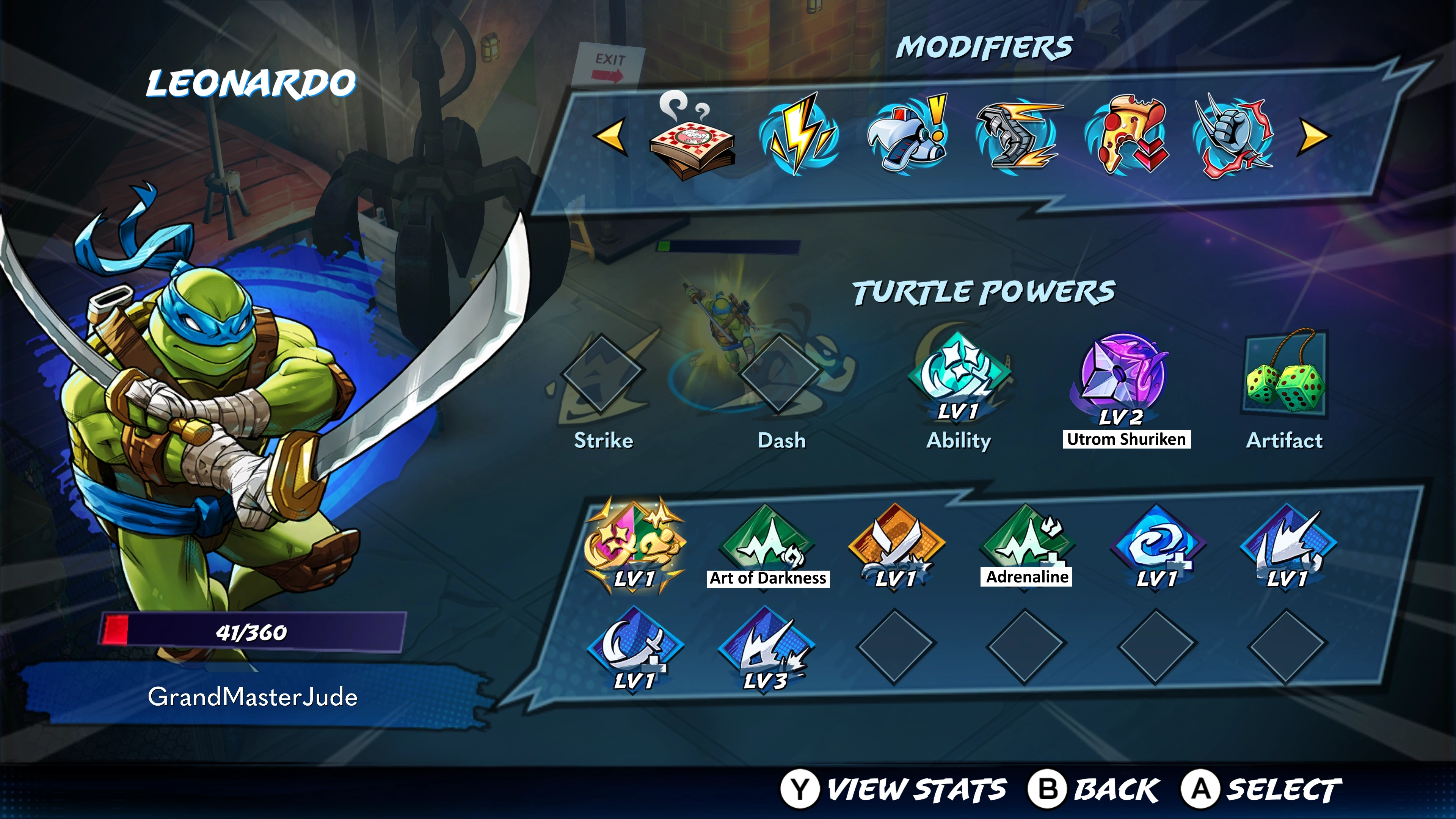1456x819 pixels.
Task: Show next modifiers with the right yellow arrow
Action: tap(1314, 136)
